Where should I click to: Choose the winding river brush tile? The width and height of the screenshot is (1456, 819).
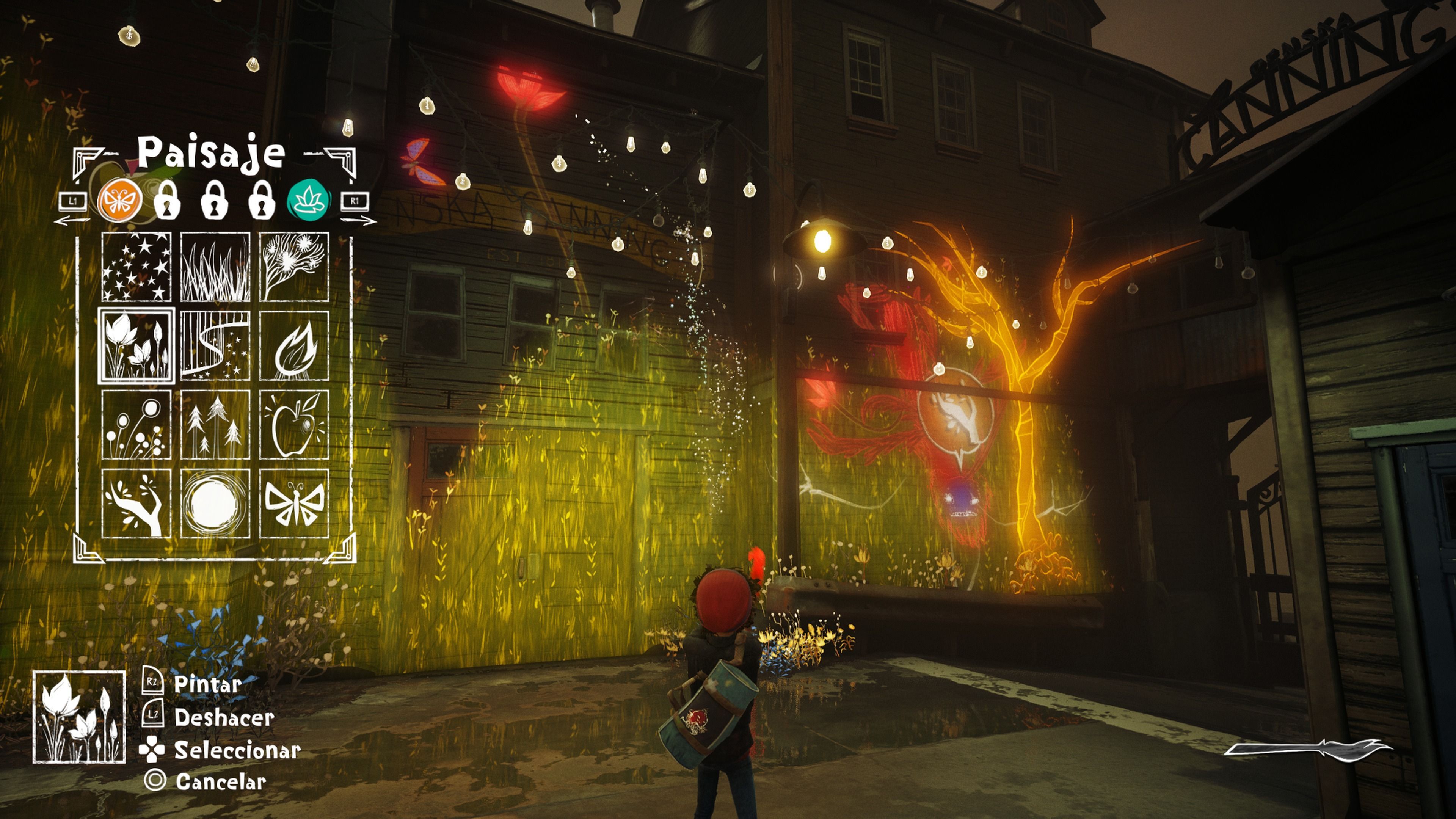(215, 345)
